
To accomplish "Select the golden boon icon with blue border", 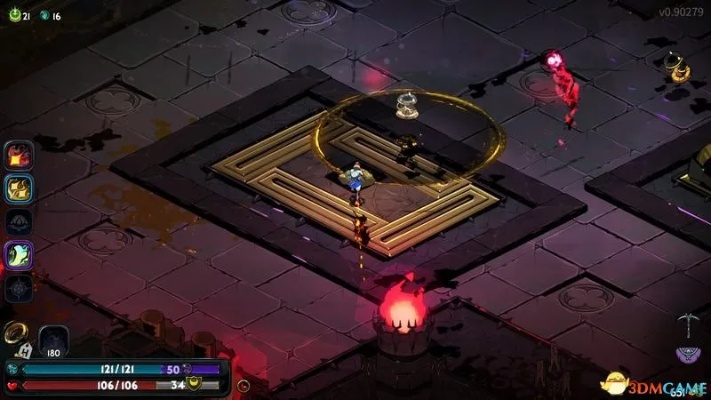I will pos(19,188).
